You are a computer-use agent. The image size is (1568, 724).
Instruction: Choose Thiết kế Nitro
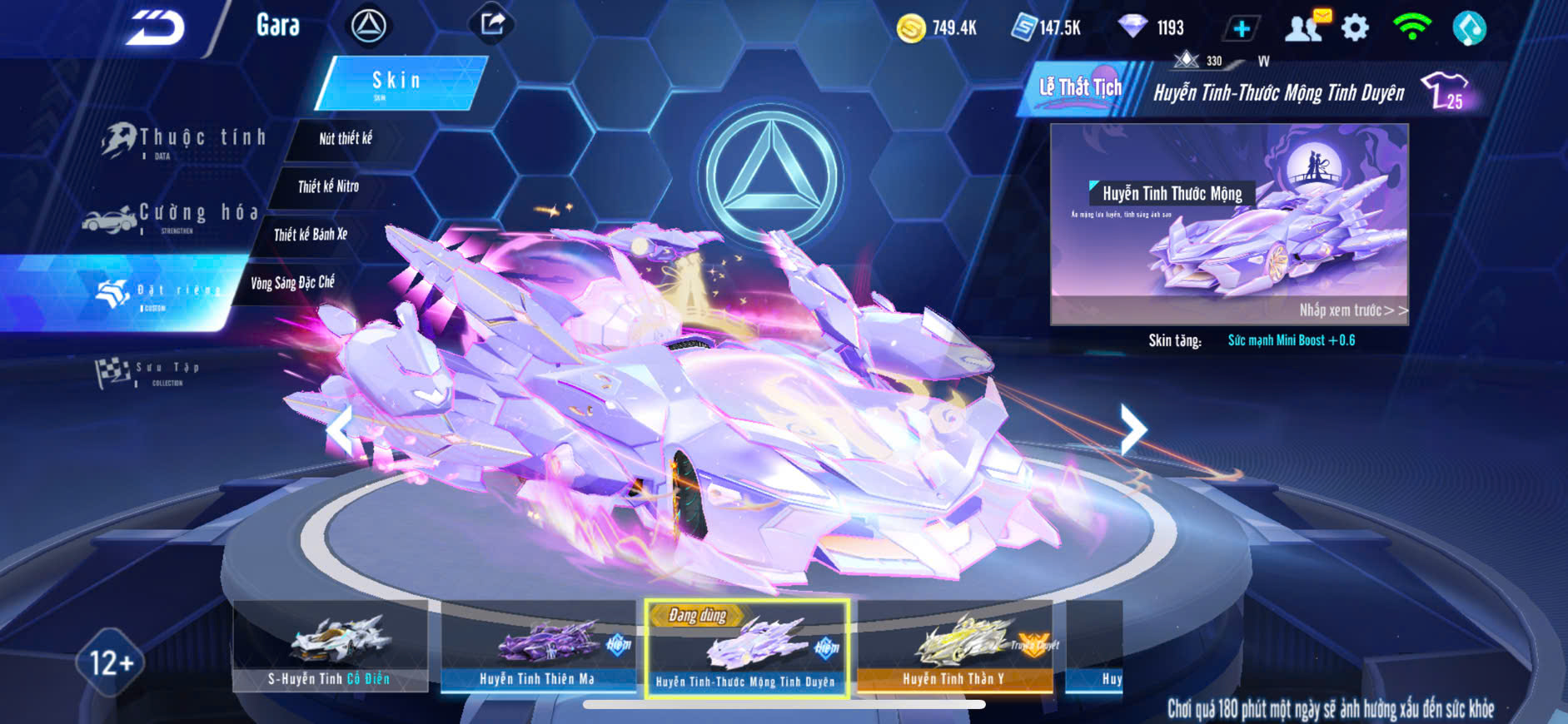pyautogui.click(x=328, y=186)
